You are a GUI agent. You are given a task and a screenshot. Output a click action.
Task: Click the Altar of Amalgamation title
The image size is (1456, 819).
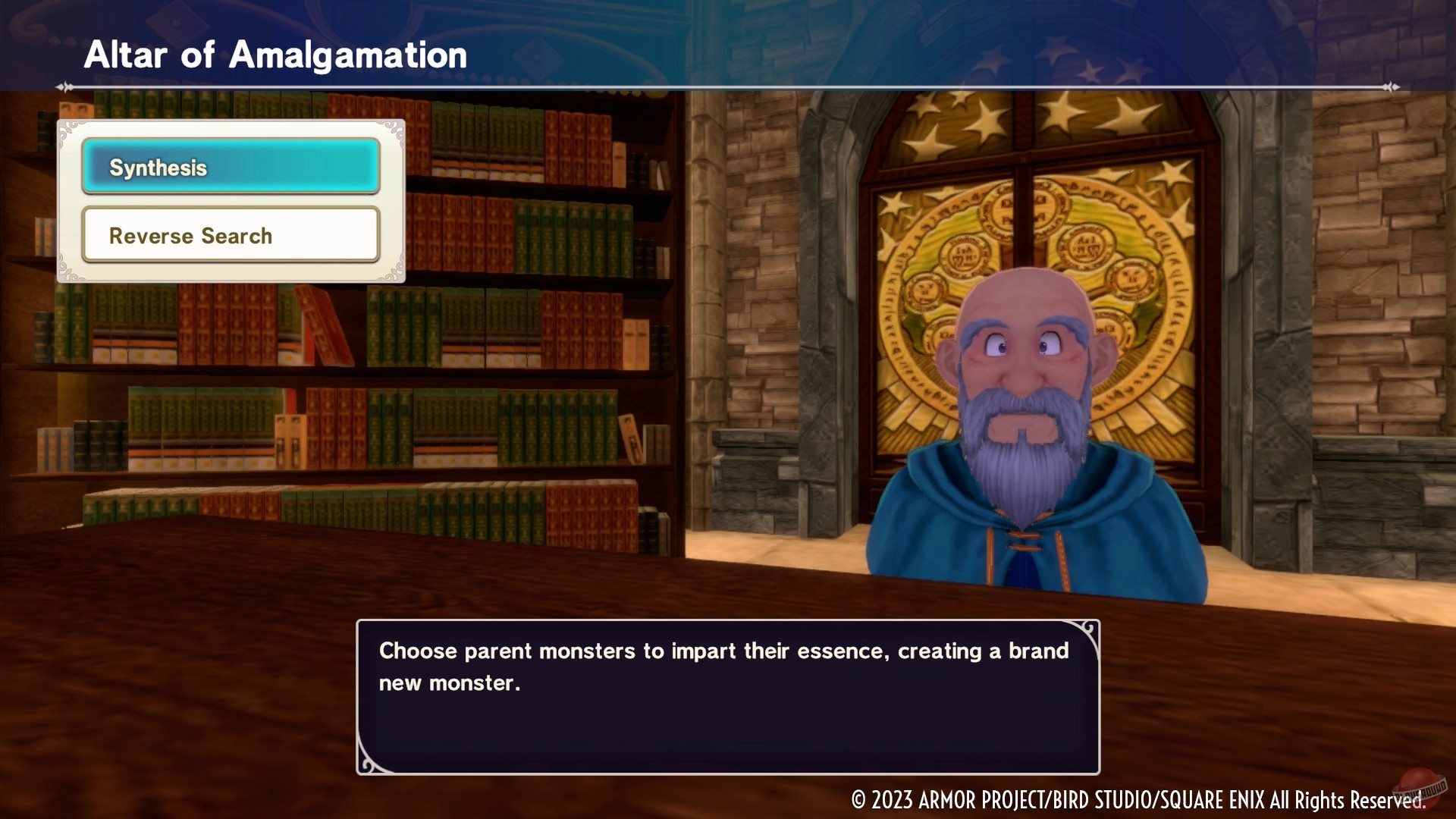click(x=276, y=53)
